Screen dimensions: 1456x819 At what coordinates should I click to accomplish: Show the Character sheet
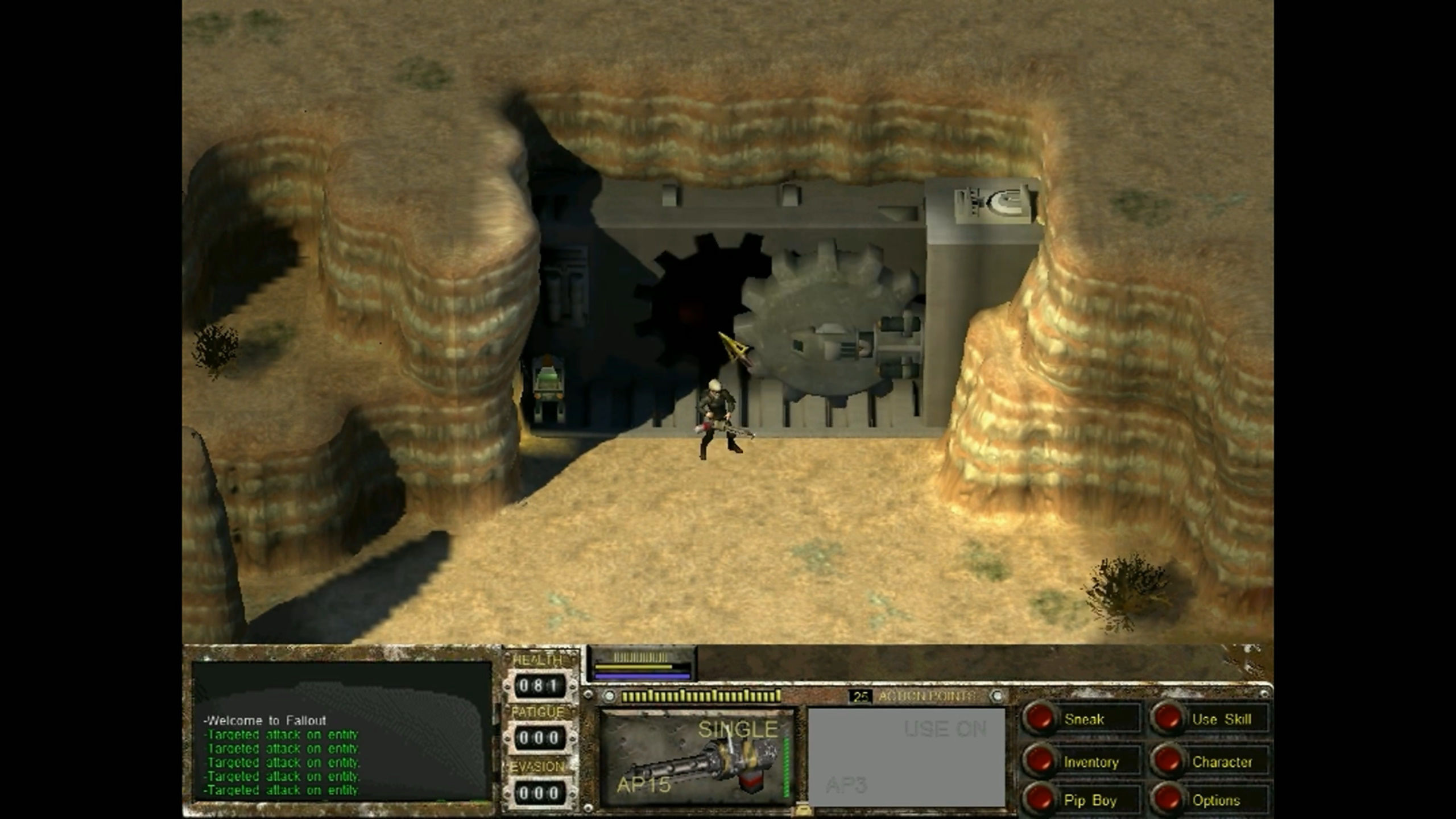pos(1168,762)
